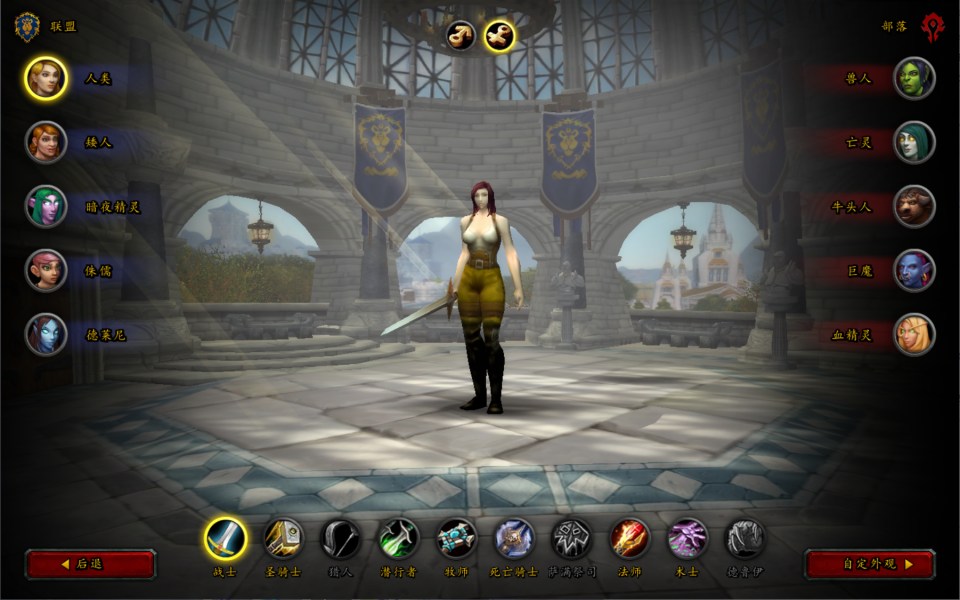This screenshot has width=960, height=600.
Task: Choose the Death Knight class icon
Action: coord(514,539)
